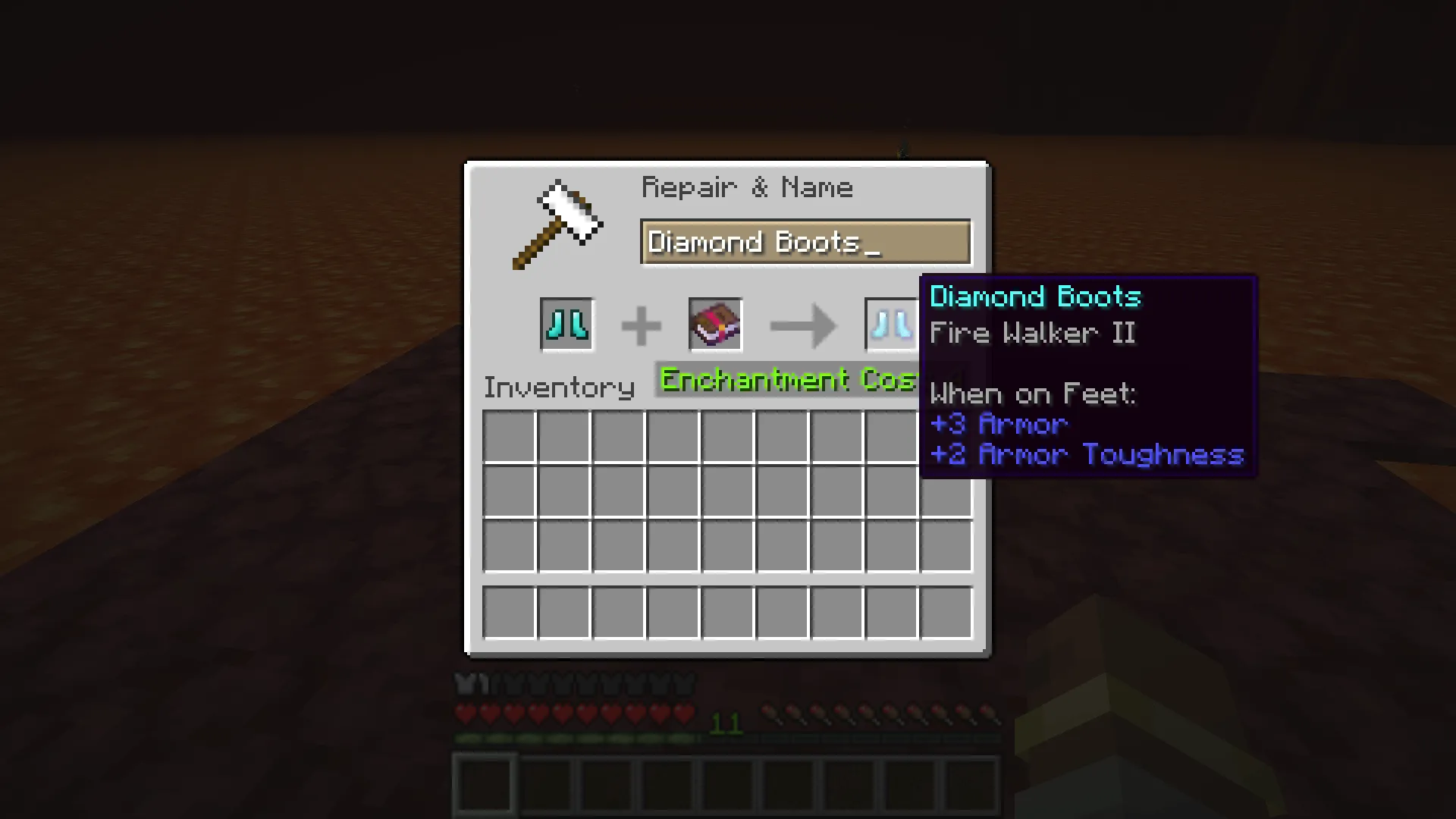Select the diamond boots in the first anvil slot
This screenshot has width=1456, height=819.
(x=566, y=325)
